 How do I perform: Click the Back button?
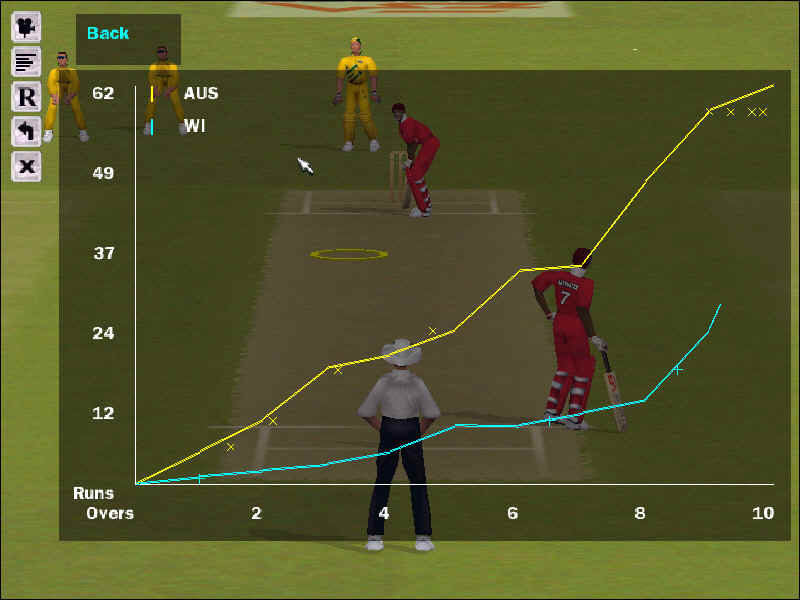pyautogui.click(x=108, y=33)
